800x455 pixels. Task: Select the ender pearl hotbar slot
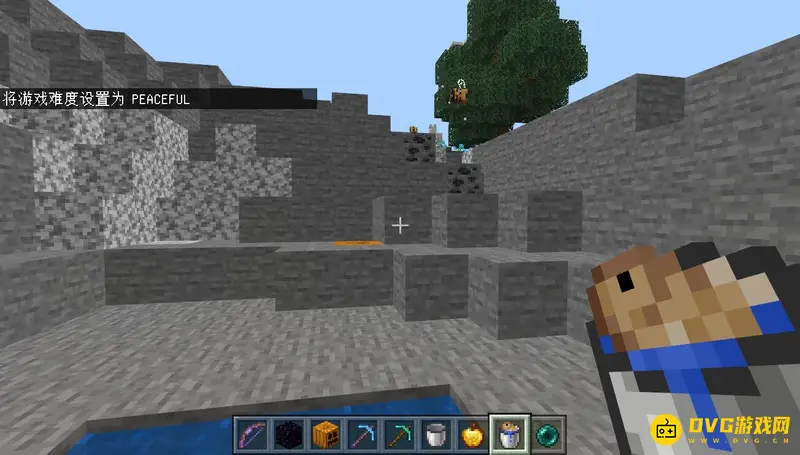click(549, 434)
